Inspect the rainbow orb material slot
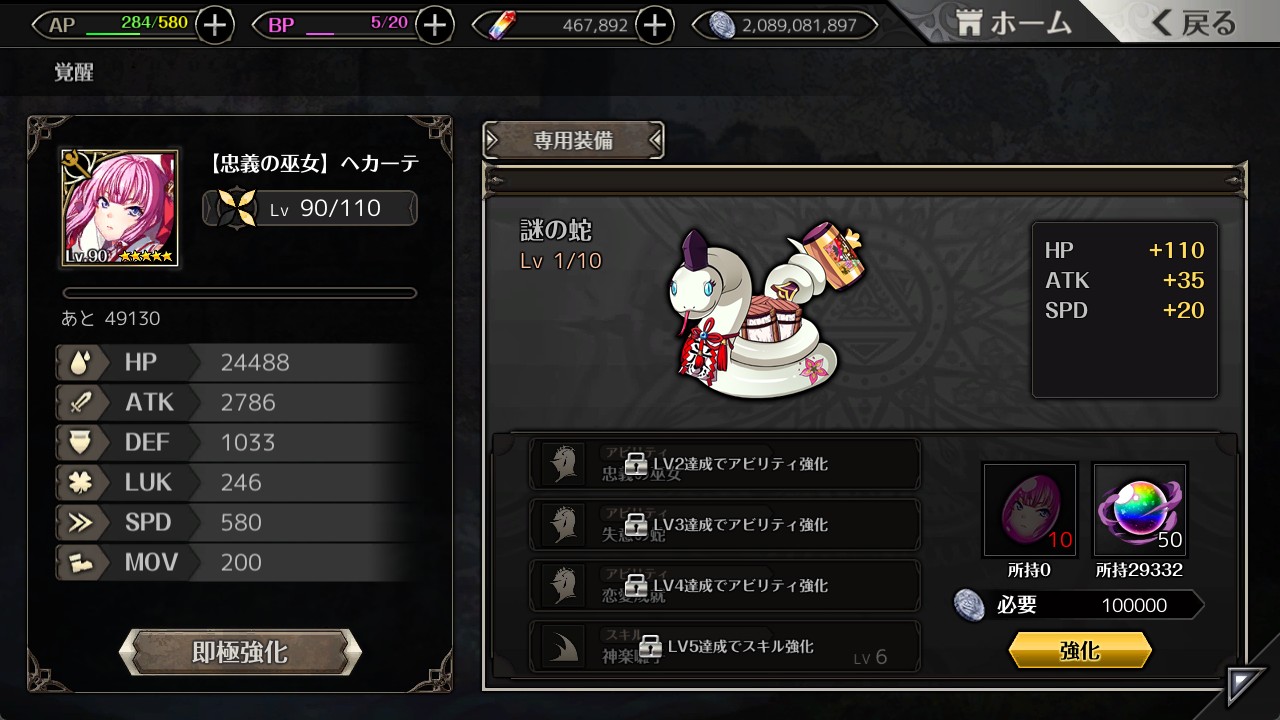1280x720 pixels. coord(1140,510)
